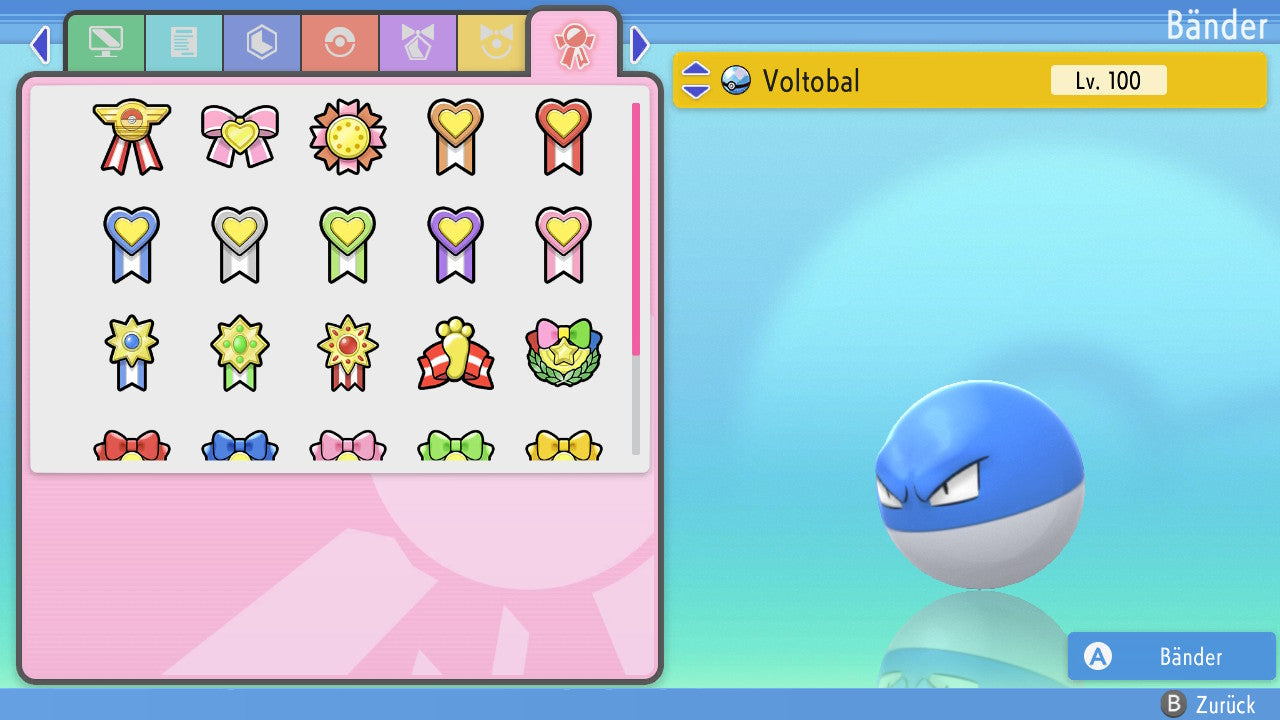The width and height of the screenshot is (1280, 720).
Task: Switch Pokémon with the Voltobal up-down arrows
Action: coord(696,80)
